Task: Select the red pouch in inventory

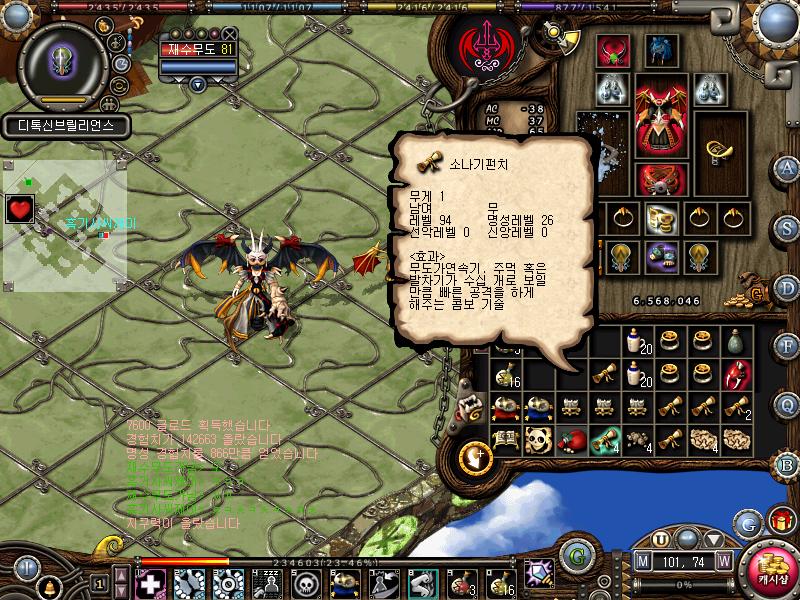Action: [572, 439]
